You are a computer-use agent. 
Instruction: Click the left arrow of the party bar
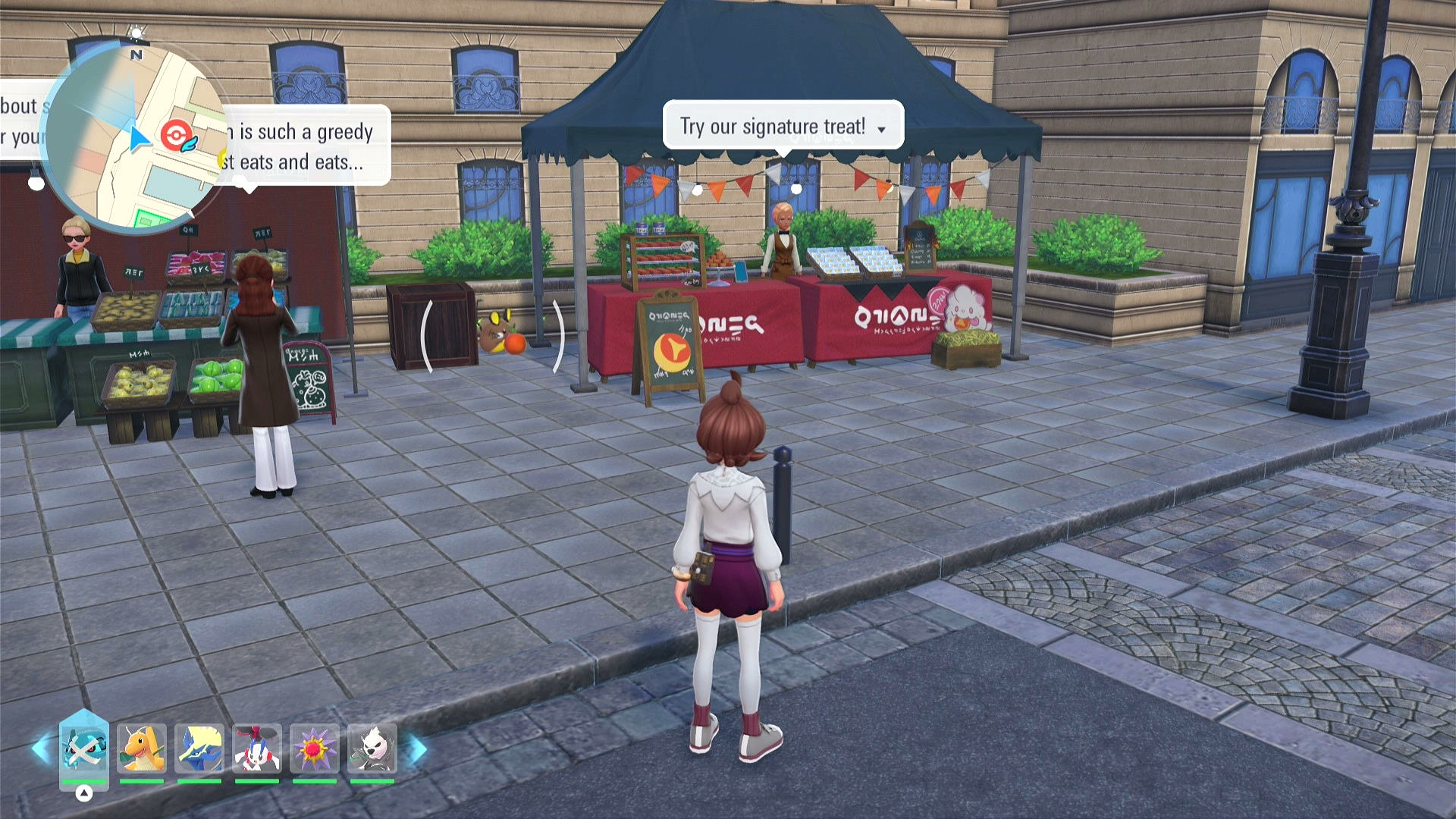tap(41, 748)
